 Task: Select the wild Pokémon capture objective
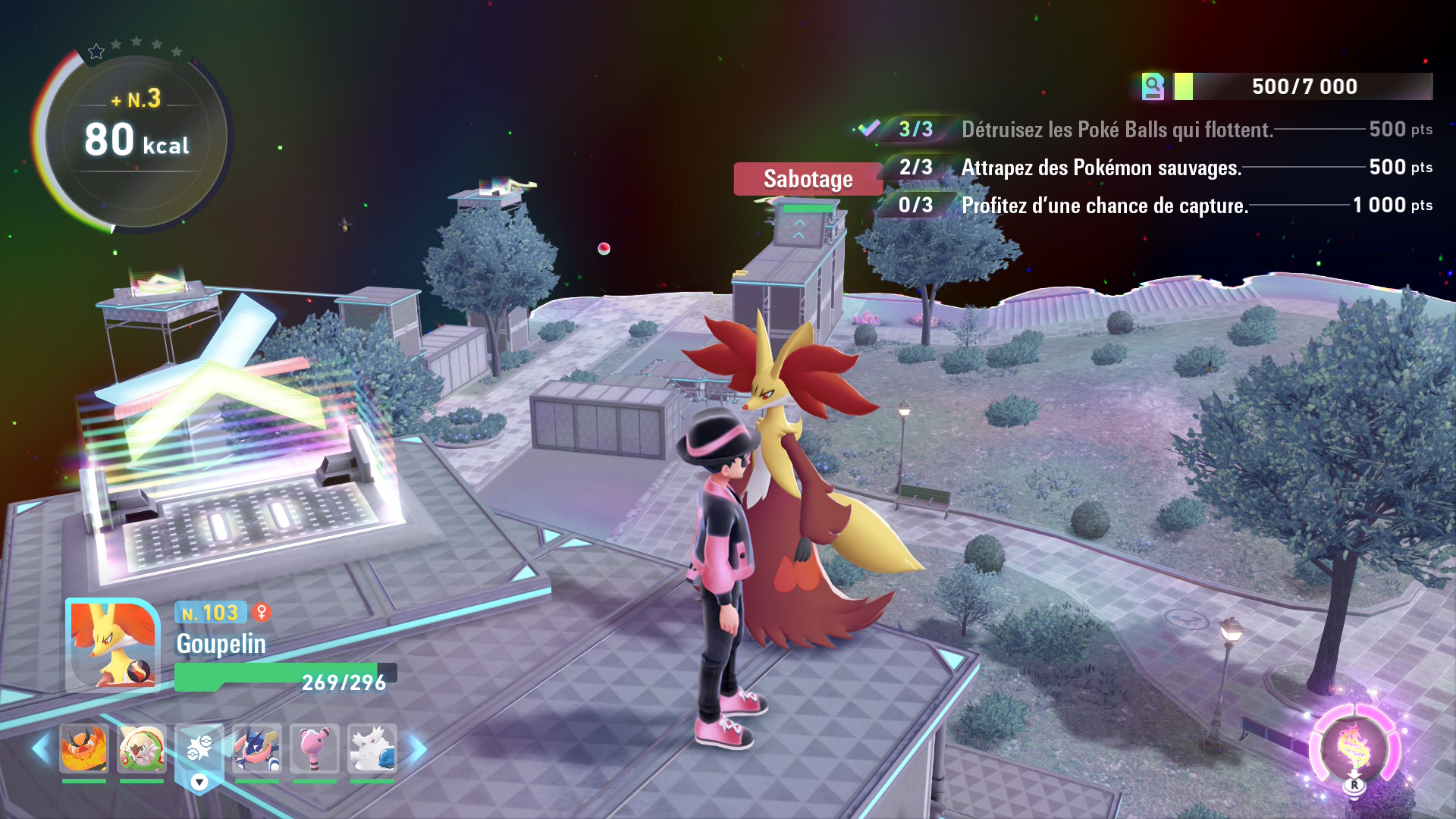coord(1101,168)
